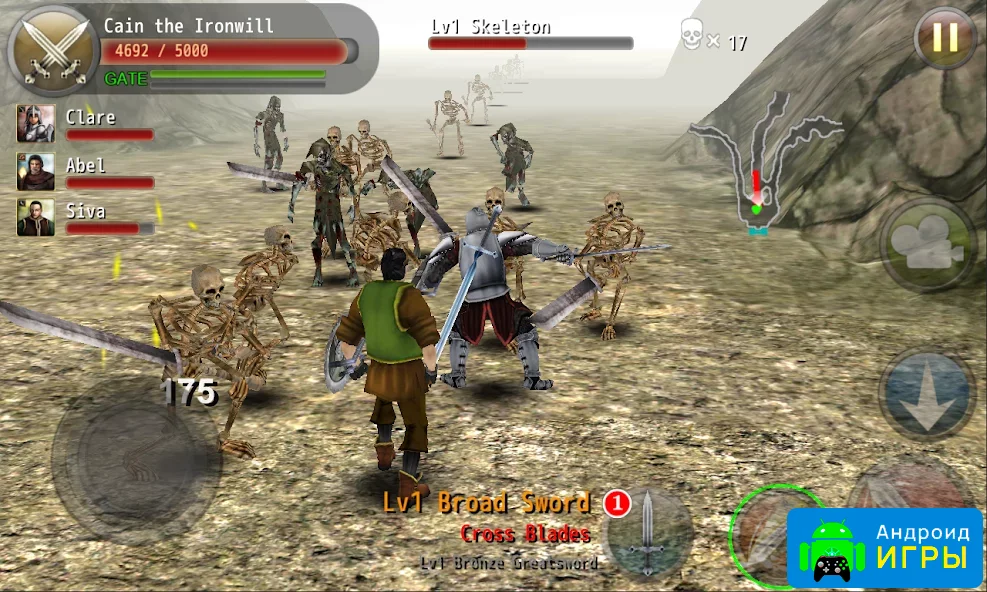Open the sword weapon switch button
The width and height of the screenshot is (987, 592).
pos(649,530)
